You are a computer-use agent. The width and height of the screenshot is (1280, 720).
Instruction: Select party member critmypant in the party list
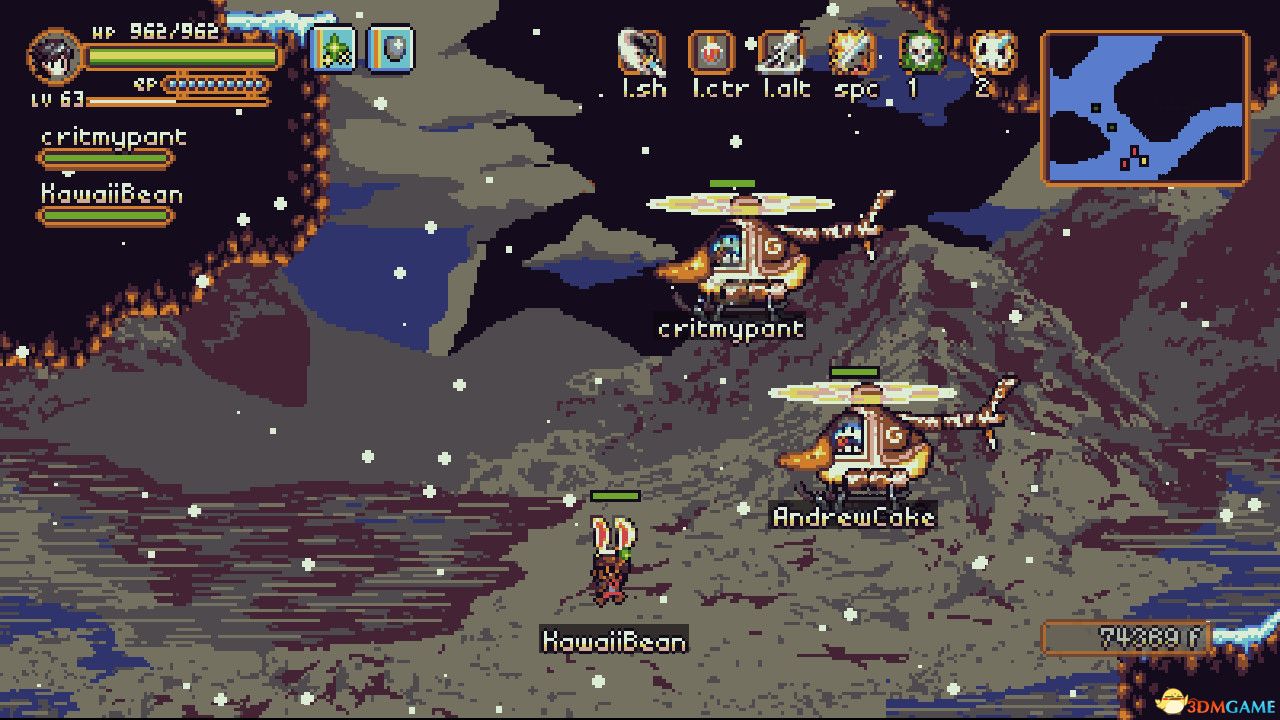click(x=113, y=138)
